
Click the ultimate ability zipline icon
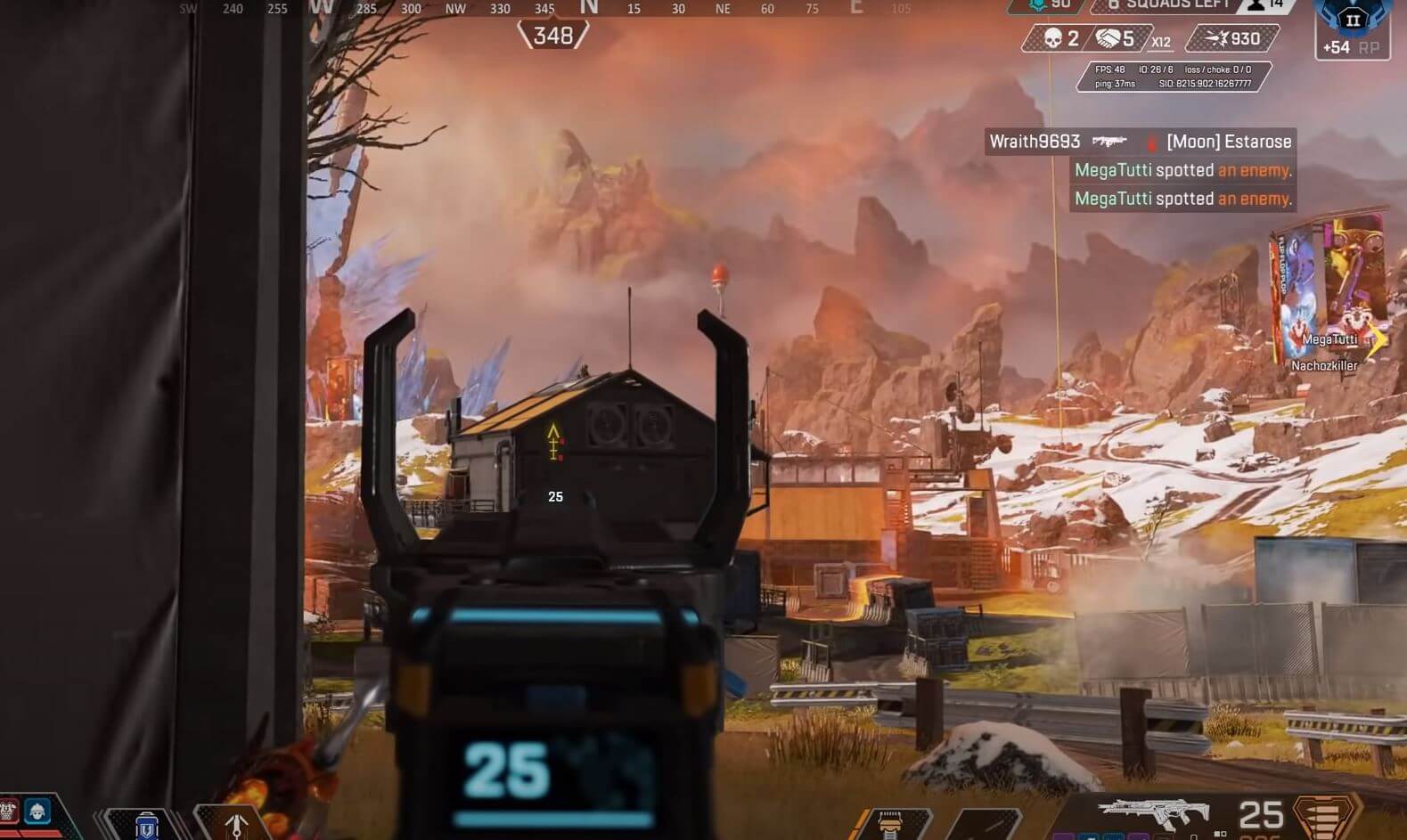click(237, 825)
